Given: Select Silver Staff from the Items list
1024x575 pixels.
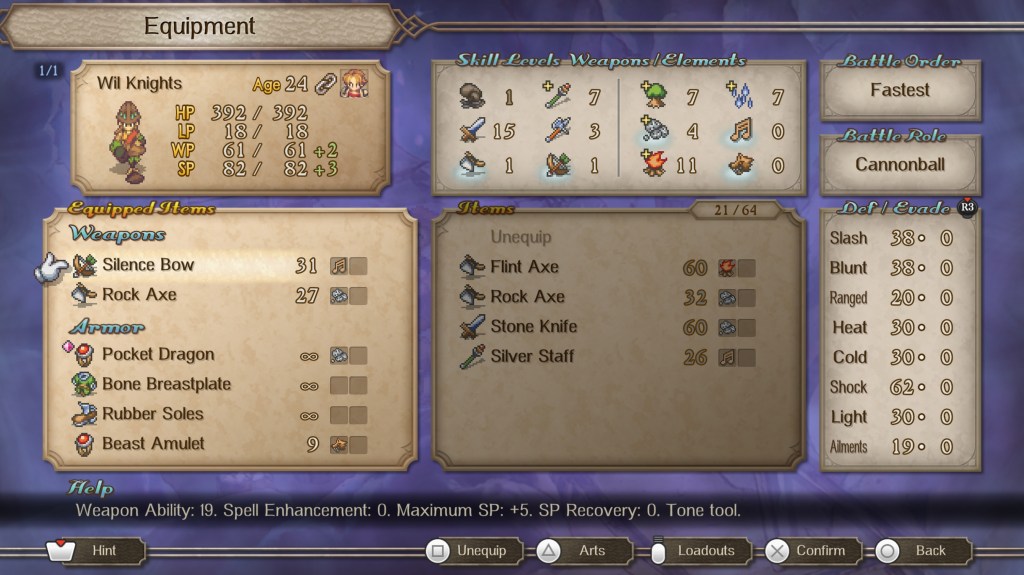Looking at the screenshot, I should tap(532, 356).
